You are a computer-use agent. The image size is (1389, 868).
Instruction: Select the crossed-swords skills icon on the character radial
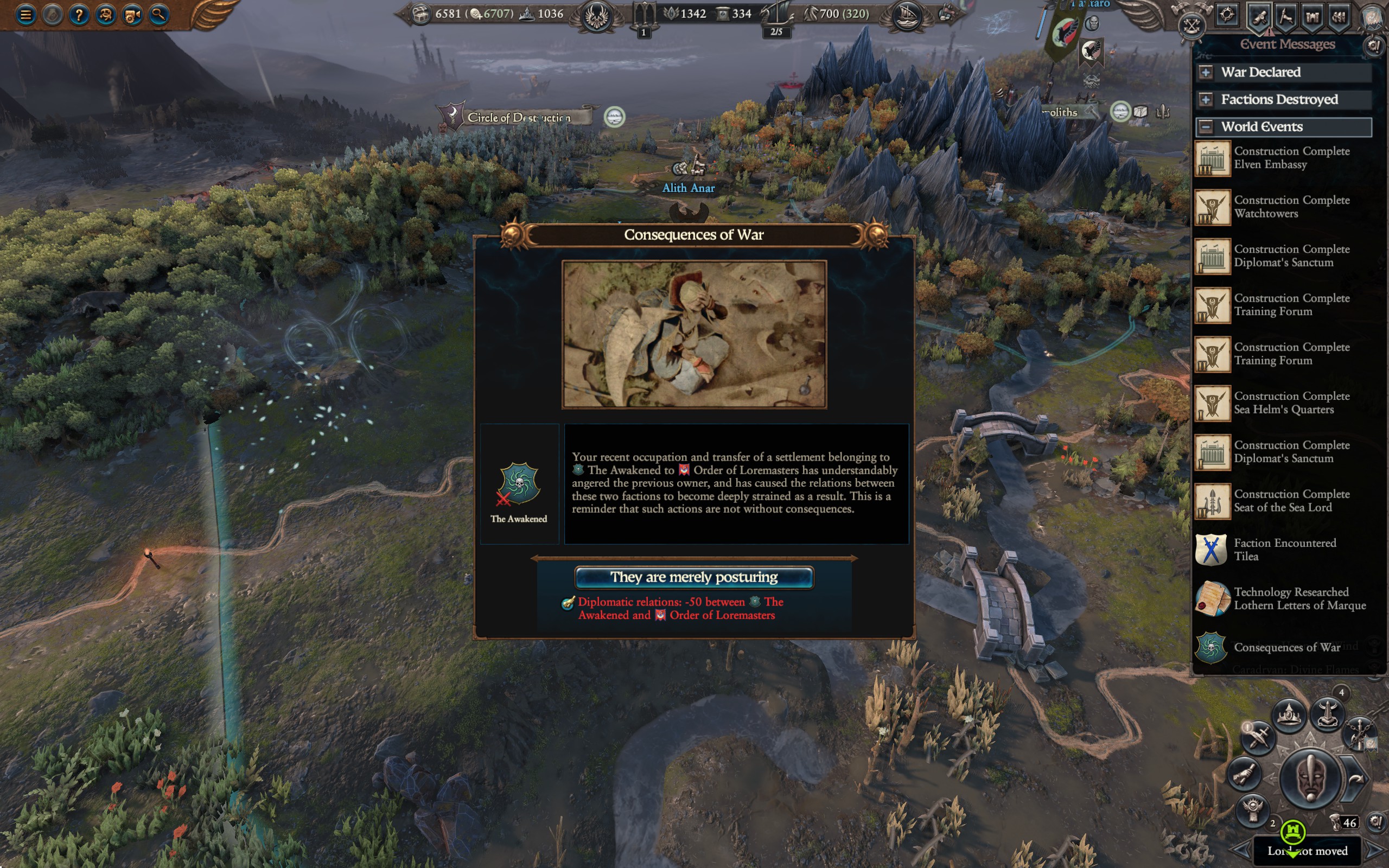tap(1259, 737)
